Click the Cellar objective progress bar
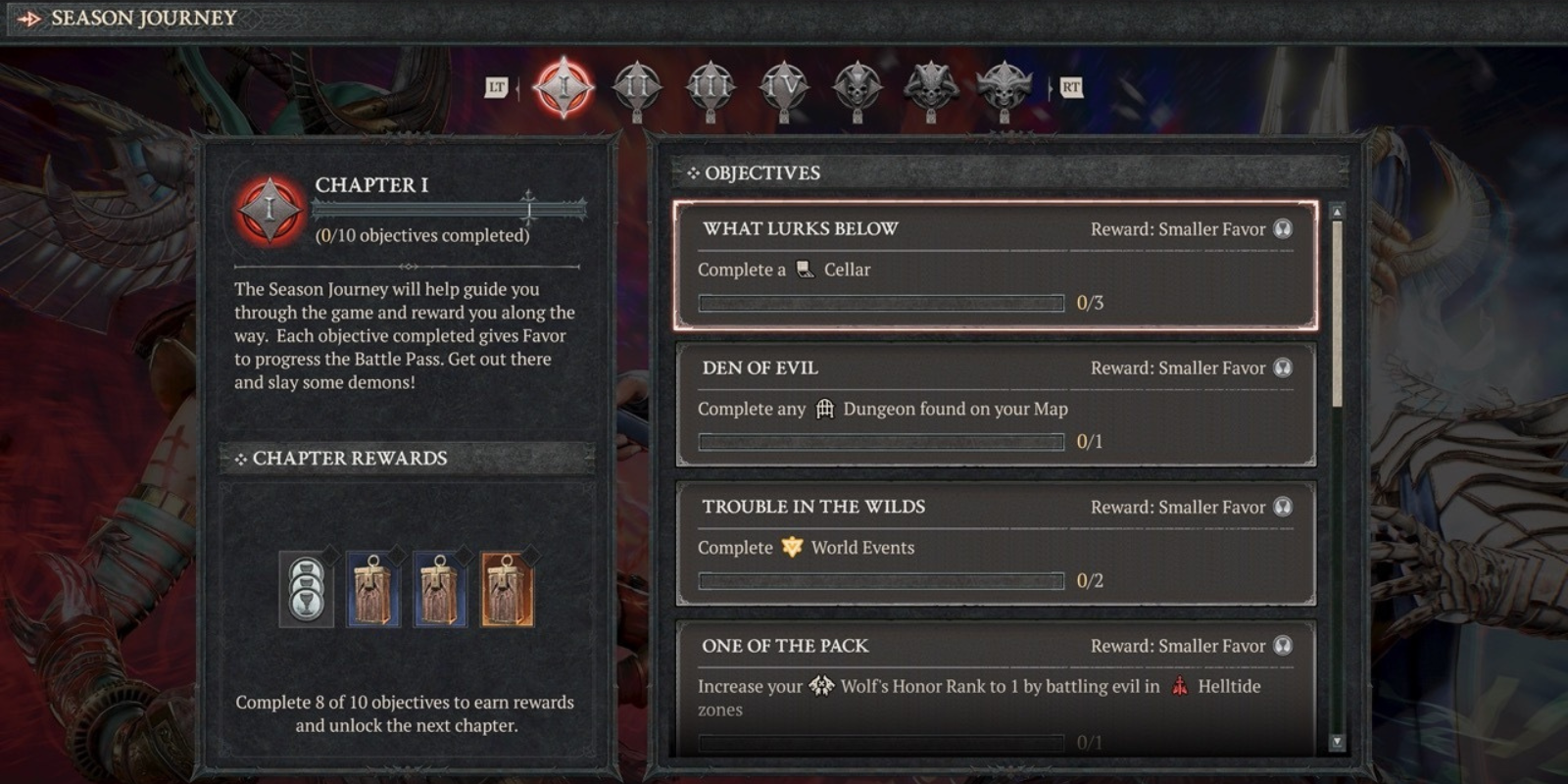This screenshot has height=784, width=1568. point(880,302)
